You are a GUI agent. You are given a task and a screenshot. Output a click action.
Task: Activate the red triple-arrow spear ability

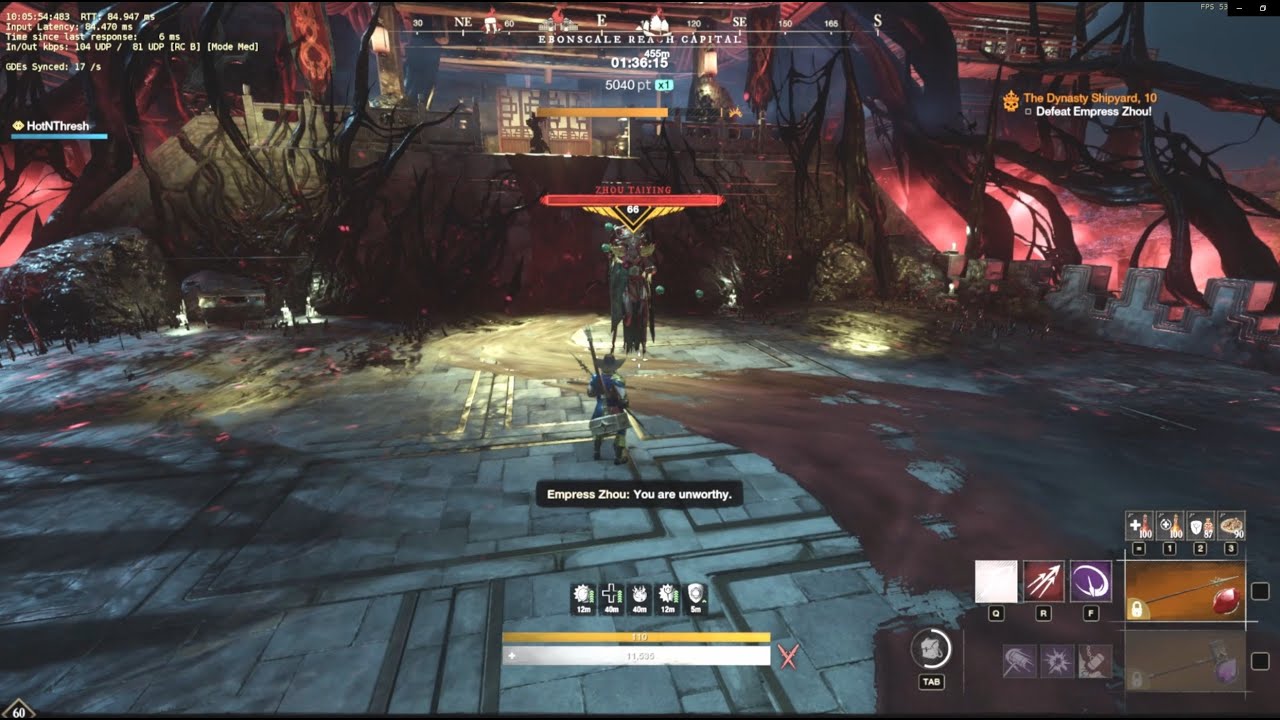point(1043,582)
